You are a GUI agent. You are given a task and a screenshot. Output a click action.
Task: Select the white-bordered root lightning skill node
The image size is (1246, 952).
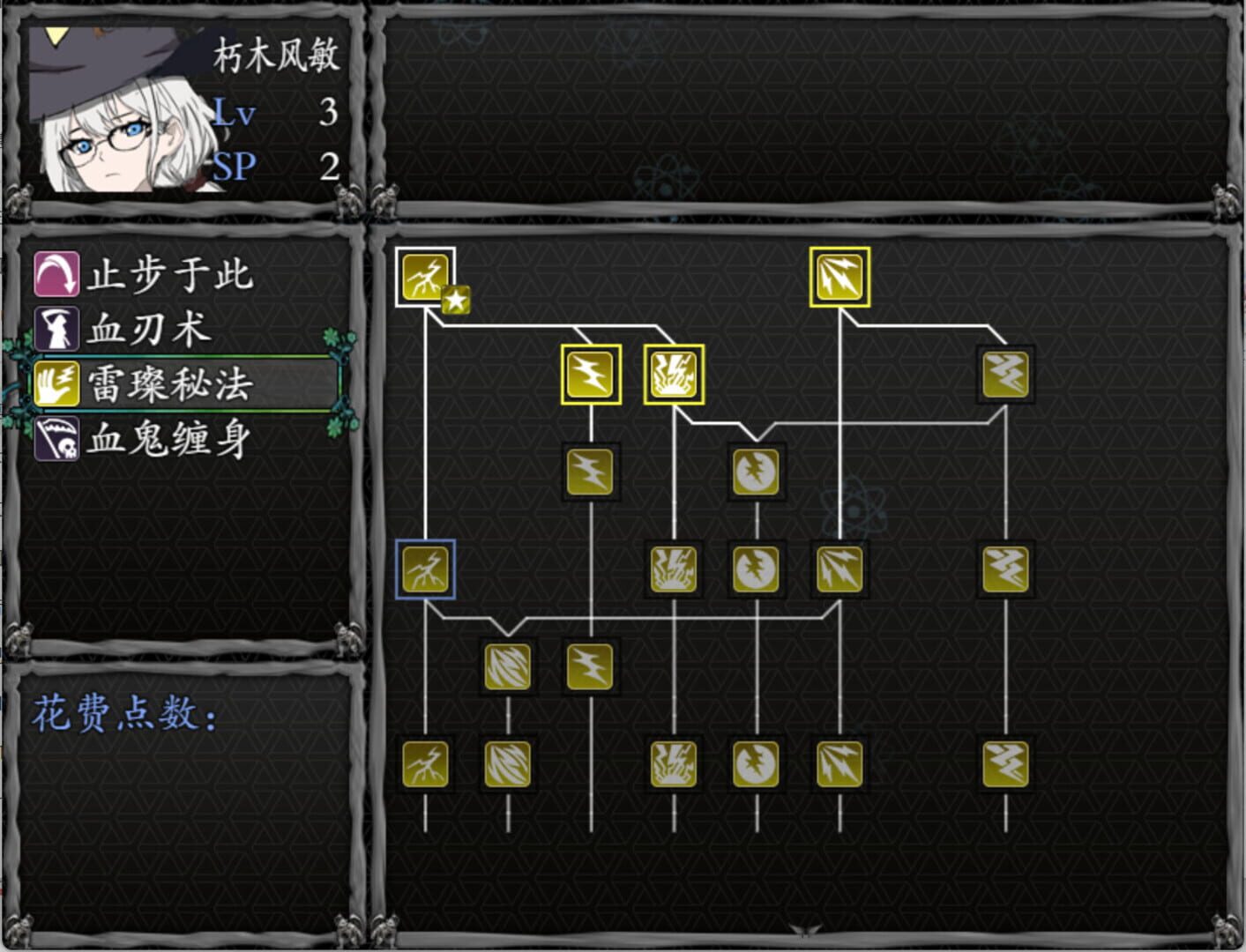pyautogui.click(x=424, y=279)
